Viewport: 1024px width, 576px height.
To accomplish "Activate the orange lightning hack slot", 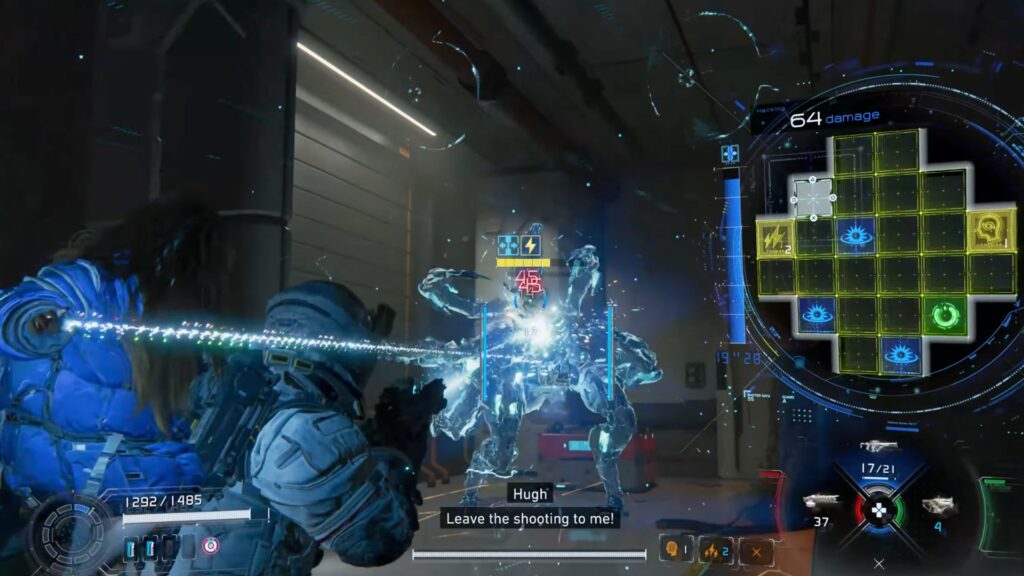I will tap(715, 549).
